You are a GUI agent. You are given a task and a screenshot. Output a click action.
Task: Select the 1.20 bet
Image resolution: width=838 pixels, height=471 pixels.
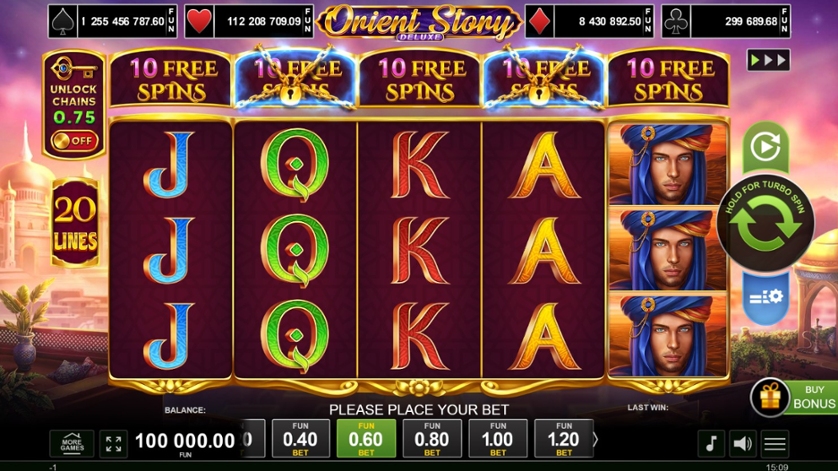tap(564, 438)
